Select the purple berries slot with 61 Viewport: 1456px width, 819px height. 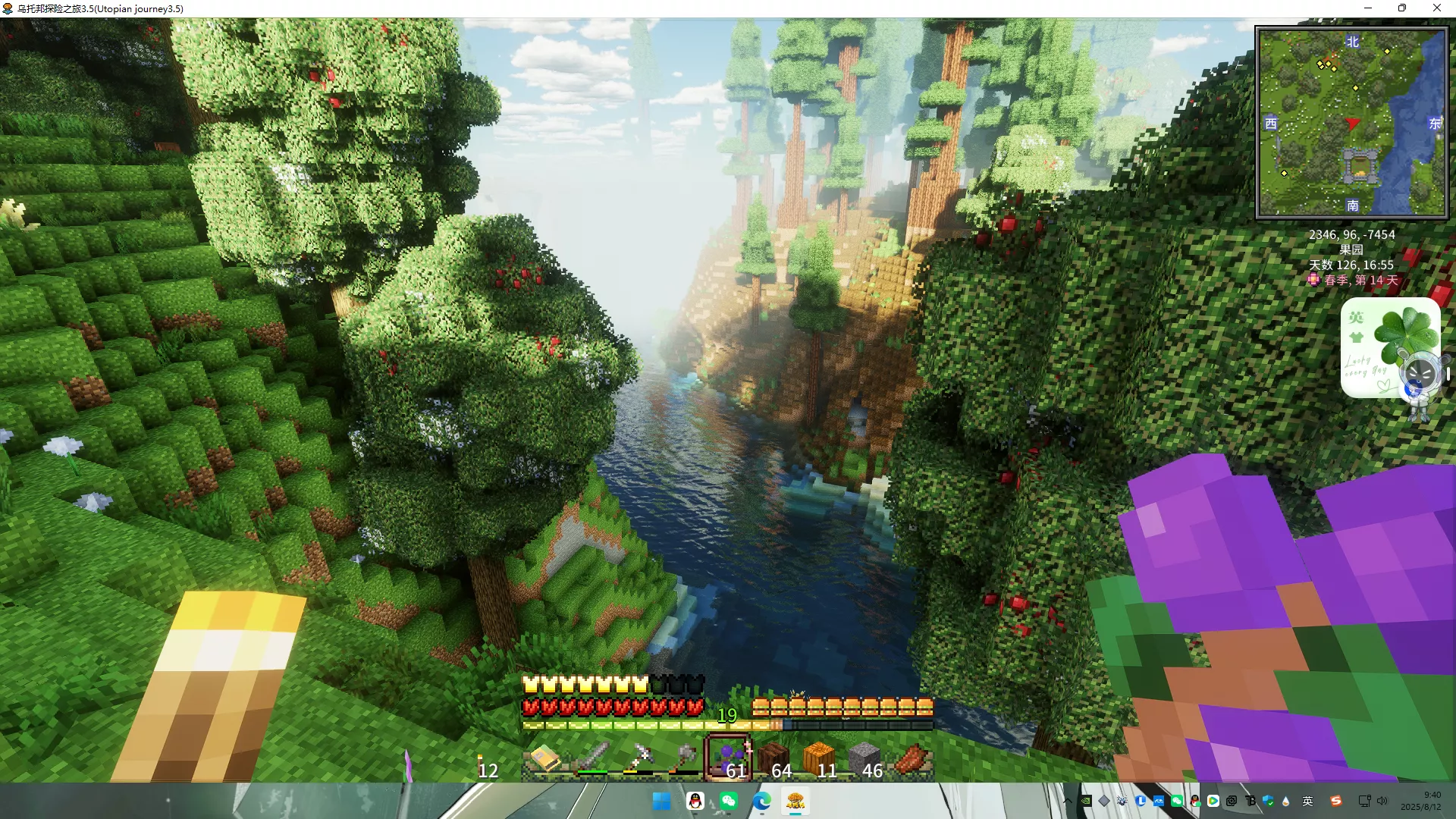pyautogui.click(x=729, y=759)
